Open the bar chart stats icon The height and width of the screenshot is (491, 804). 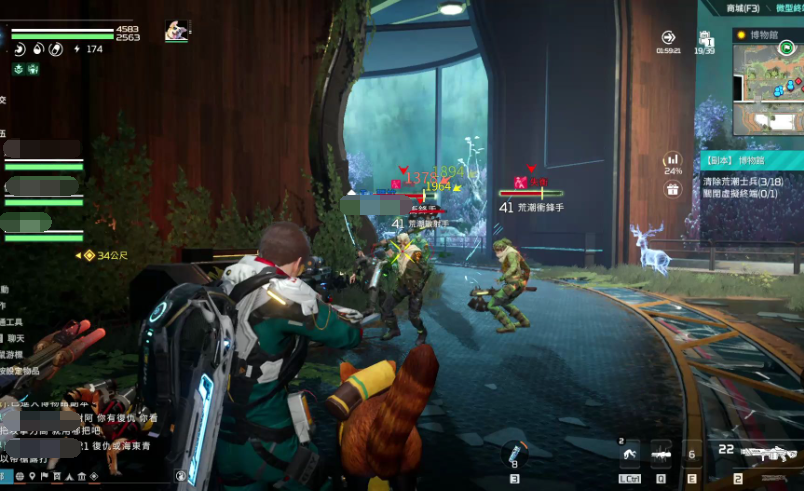tap(672, 160)
